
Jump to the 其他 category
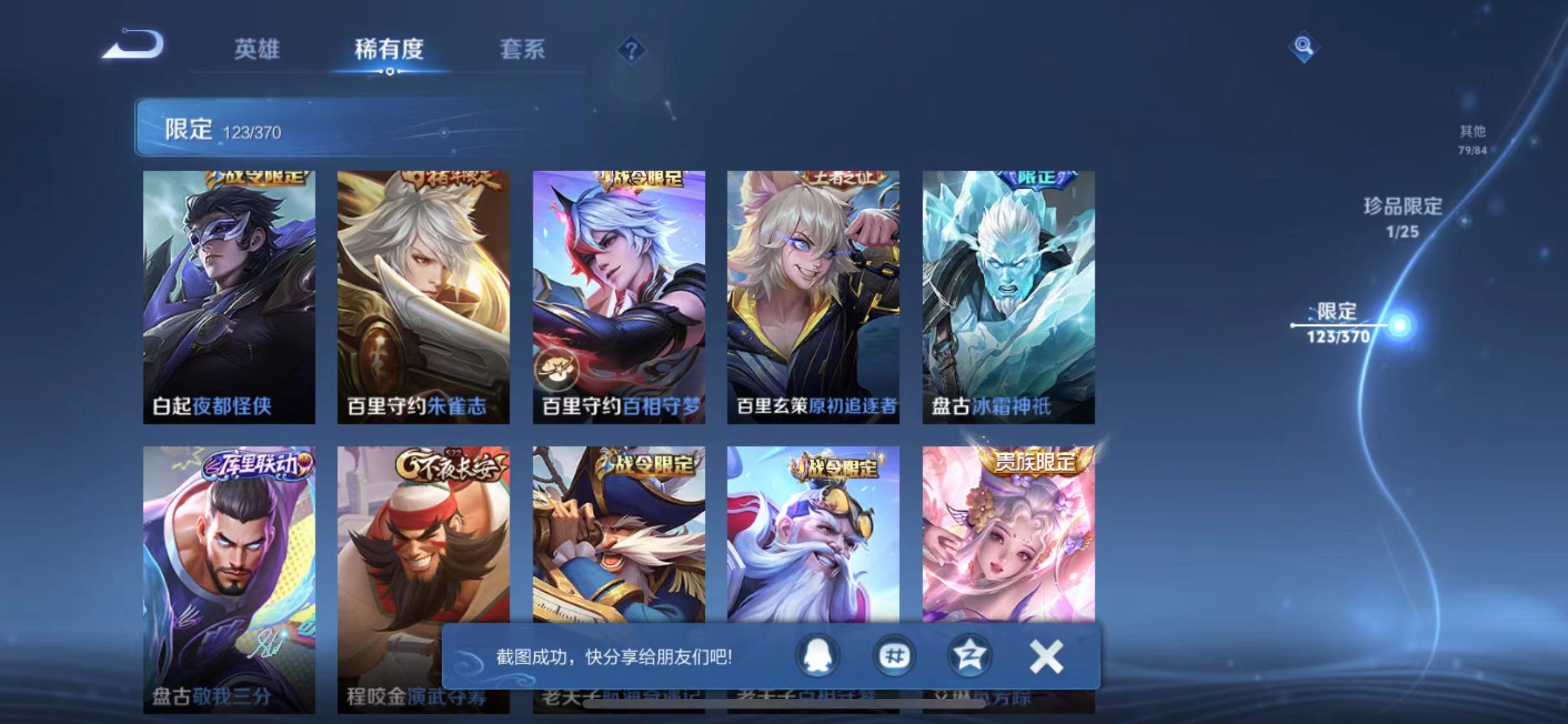click(x=1475, y=138)
